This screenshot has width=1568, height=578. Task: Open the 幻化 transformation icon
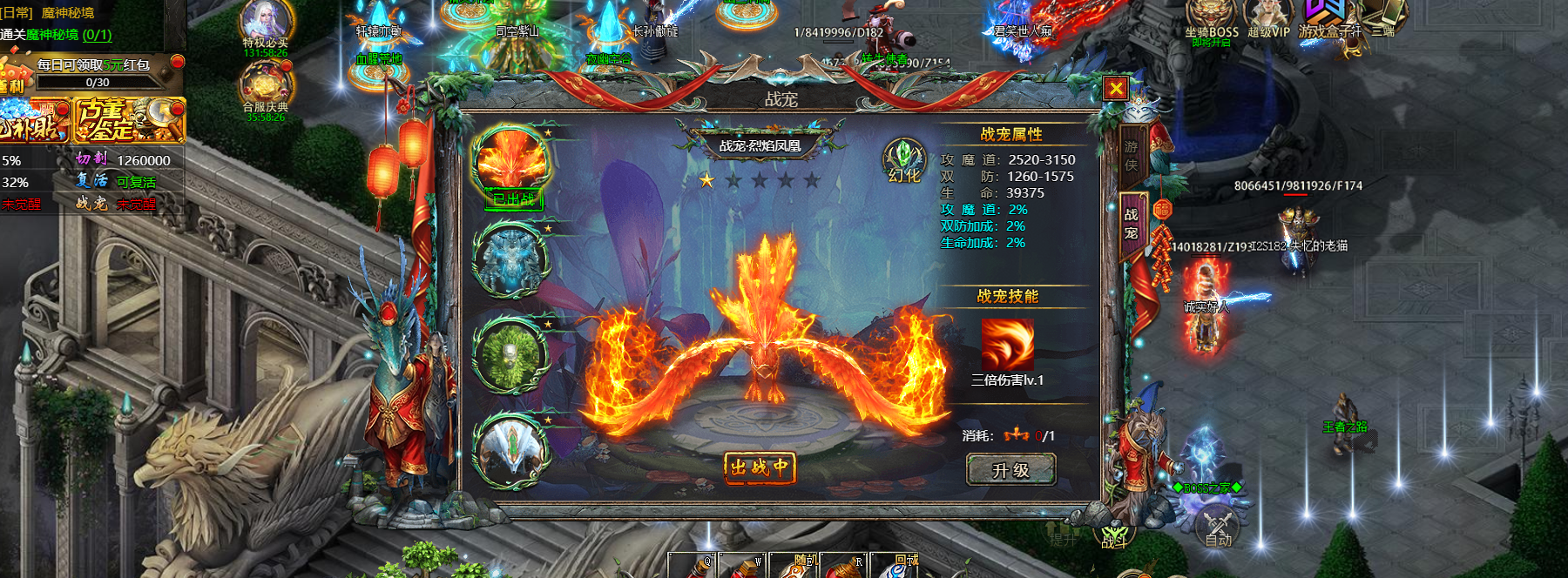(903, 161)
